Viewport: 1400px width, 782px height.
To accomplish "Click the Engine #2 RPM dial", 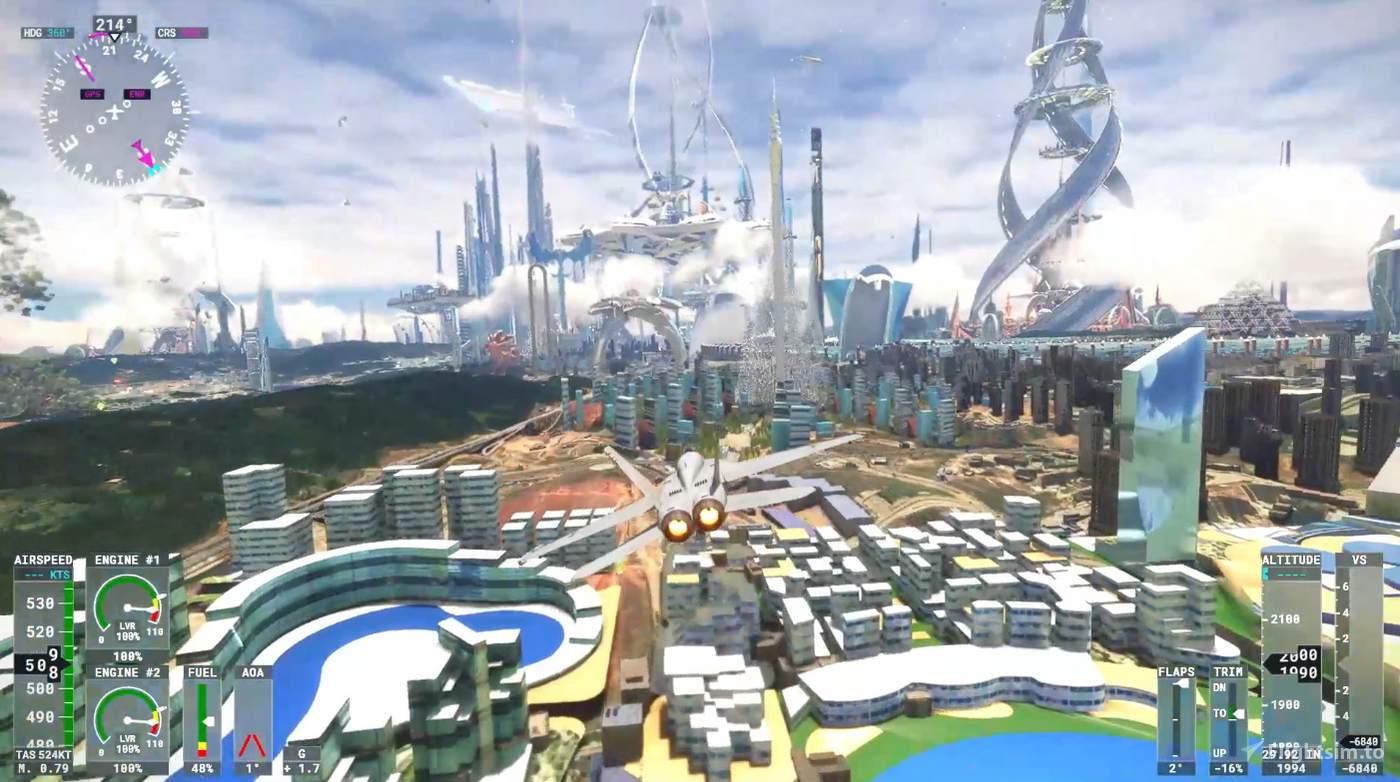I will [128, 720].
